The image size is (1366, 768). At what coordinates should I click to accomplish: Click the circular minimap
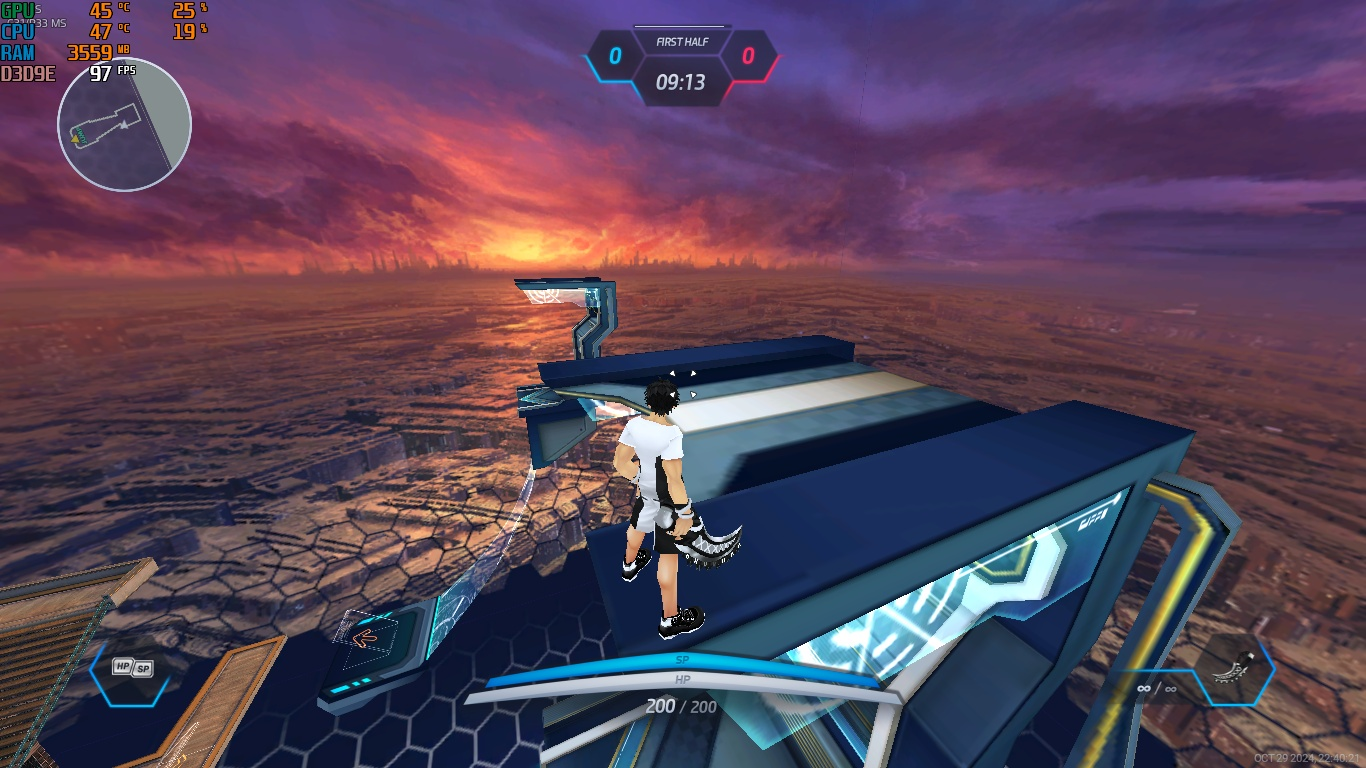pyautogui.click(x=124, y=125)
